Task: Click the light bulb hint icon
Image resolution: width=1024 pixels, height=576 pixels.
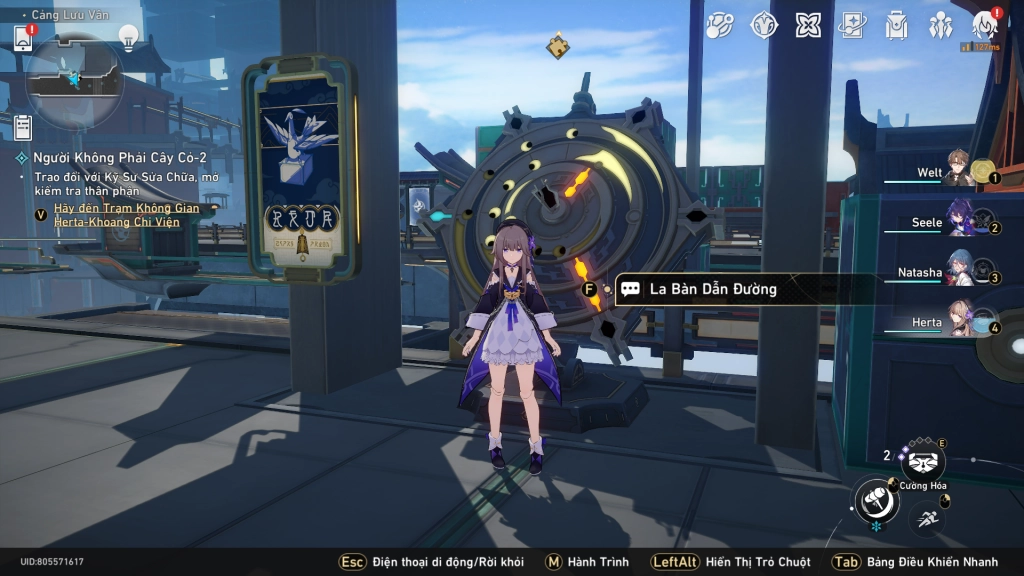Action: pyautogui.click(x=128, y=36)
